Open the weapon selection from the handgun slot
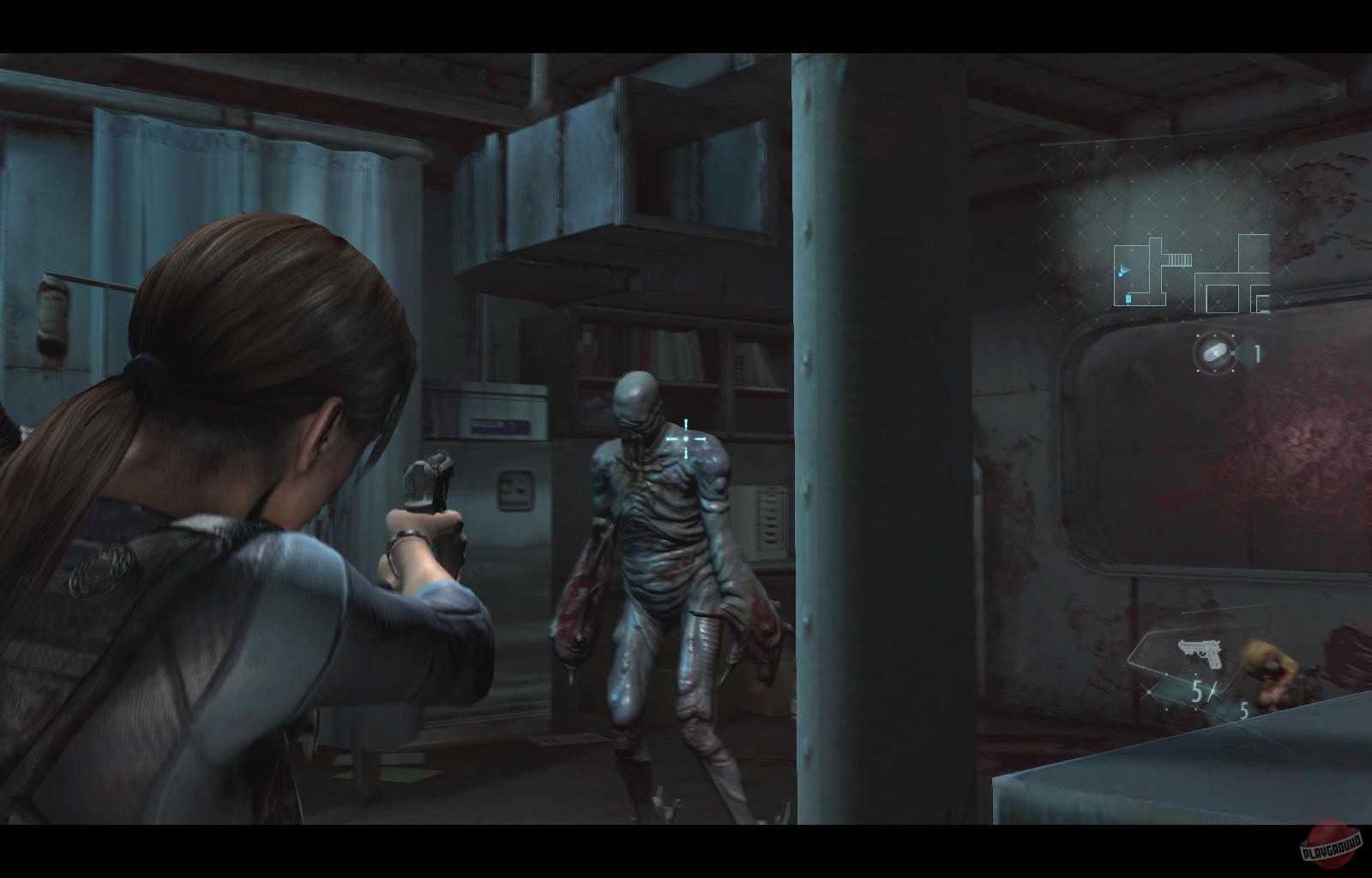Viewport: 1372px width, 878px height. [x=1200, y=653]
